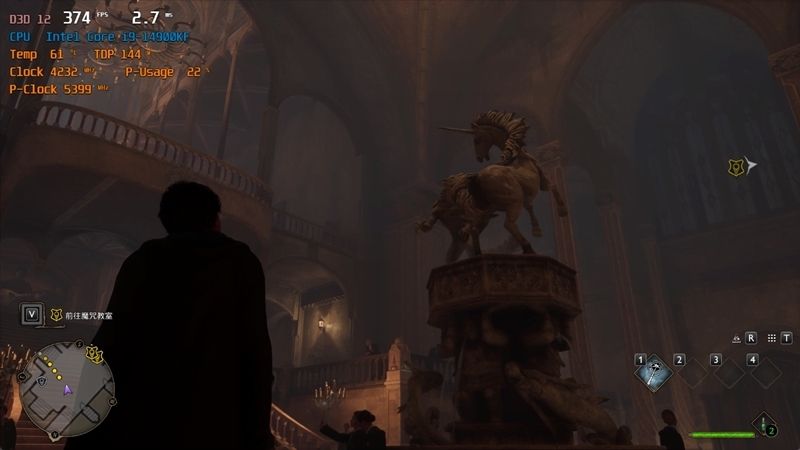Cast the spell in diamond slot 1
The image size is (800, 450).
[x=656, y=373]
